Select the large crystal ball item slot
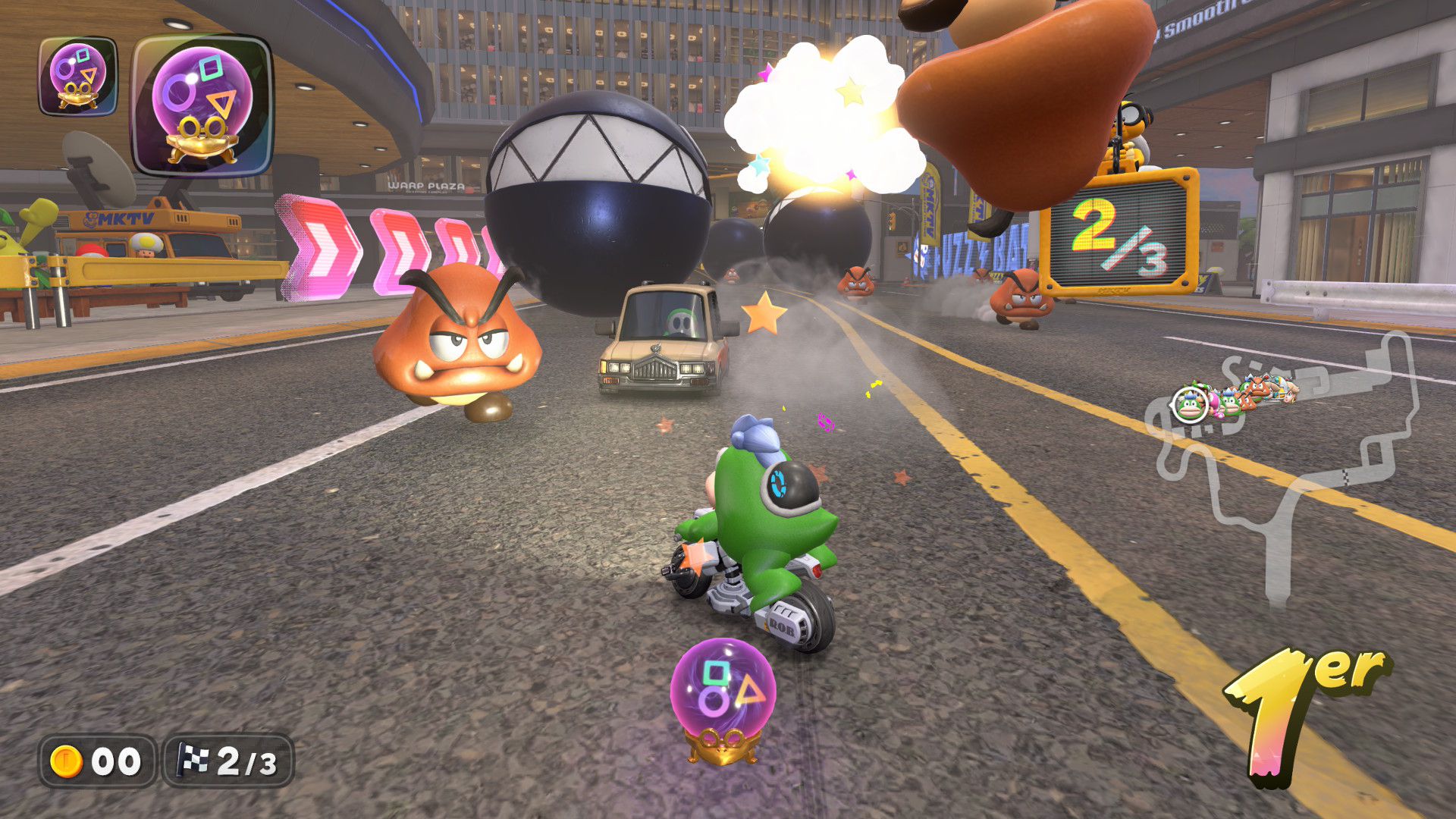 point(202,105)
